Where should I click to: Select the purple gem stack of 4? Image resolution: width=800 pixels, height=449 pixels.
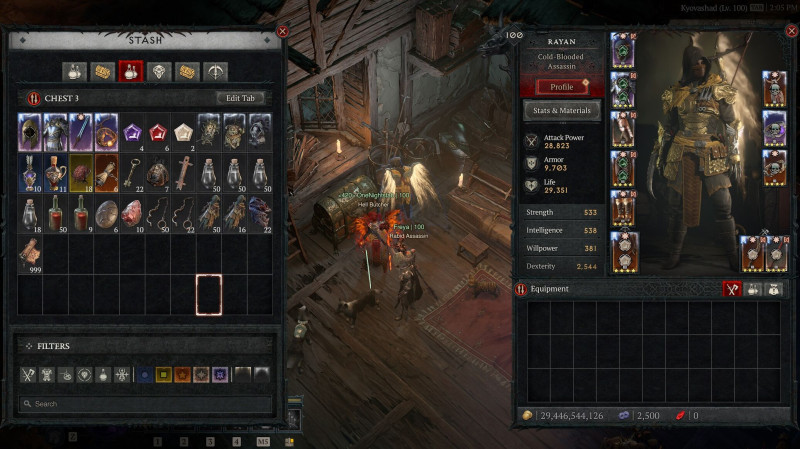(x=132, y=131)
